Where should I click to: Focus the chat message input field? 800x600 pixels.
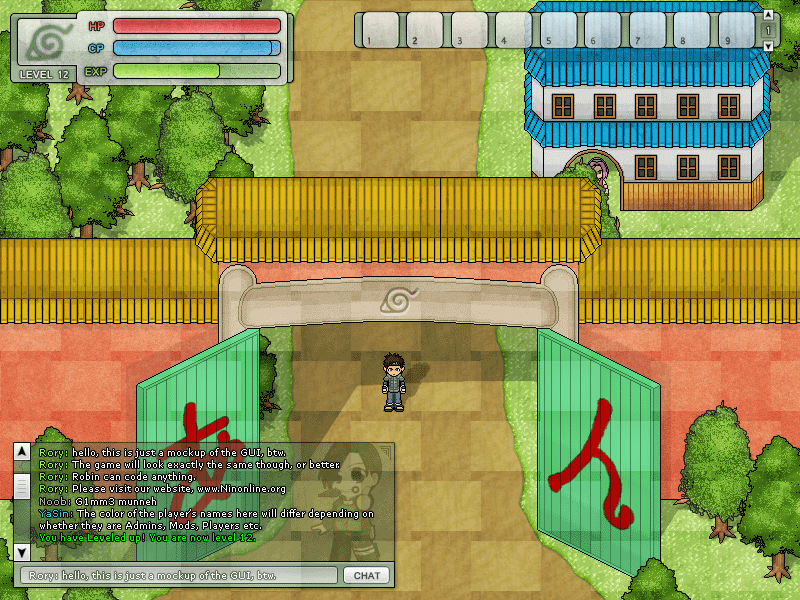coord(178,575)
